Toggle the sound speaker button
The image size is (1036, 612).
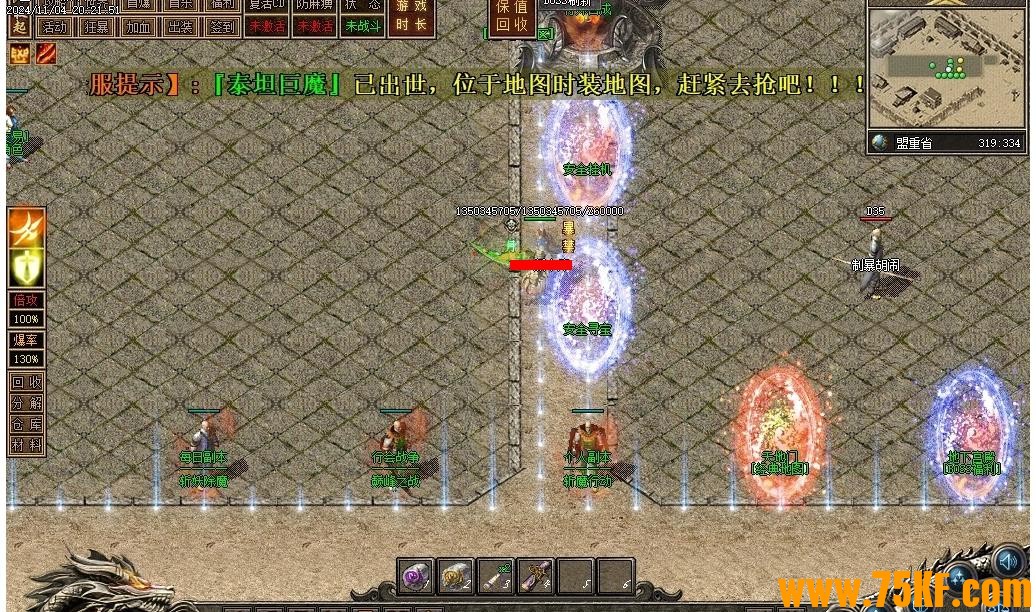tap(1008, 561)
